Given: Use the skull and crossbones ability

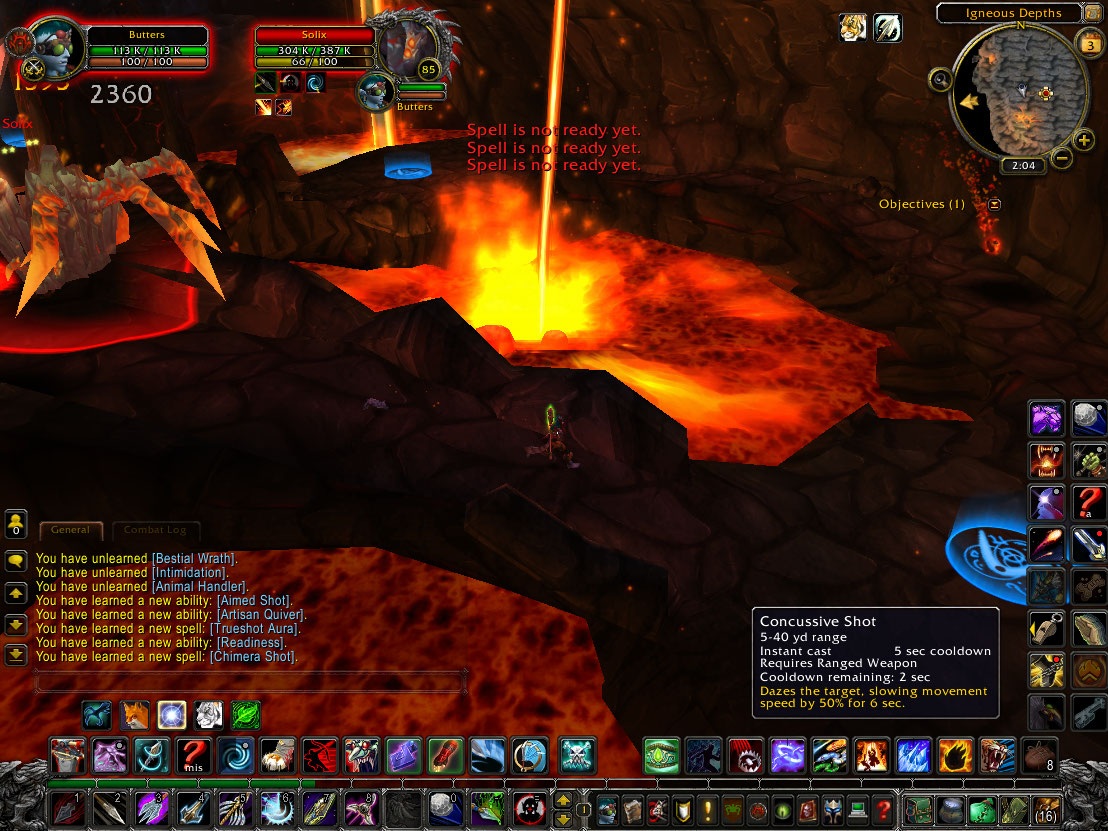Looking at the screenshot, I should [x=578, y=755].
